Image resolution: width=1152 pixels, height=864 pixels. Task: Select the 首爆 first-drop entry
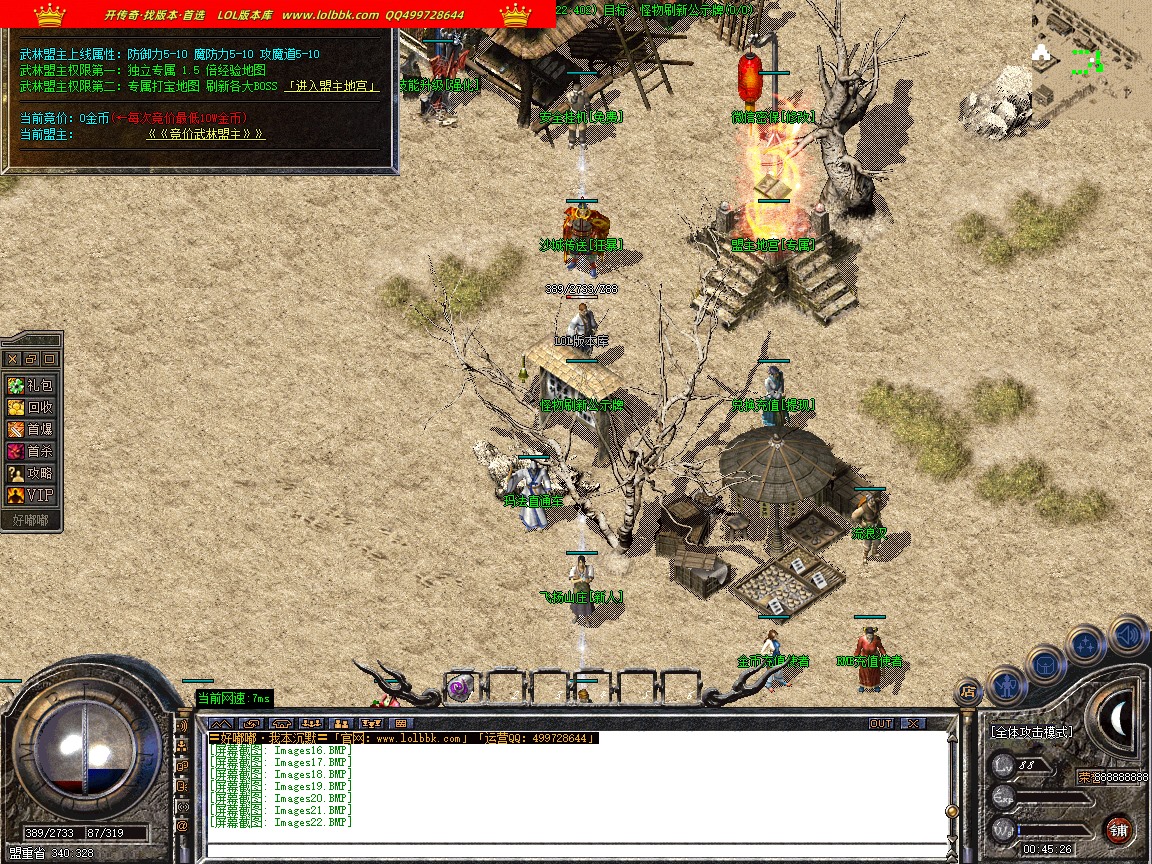coord(31,429)
